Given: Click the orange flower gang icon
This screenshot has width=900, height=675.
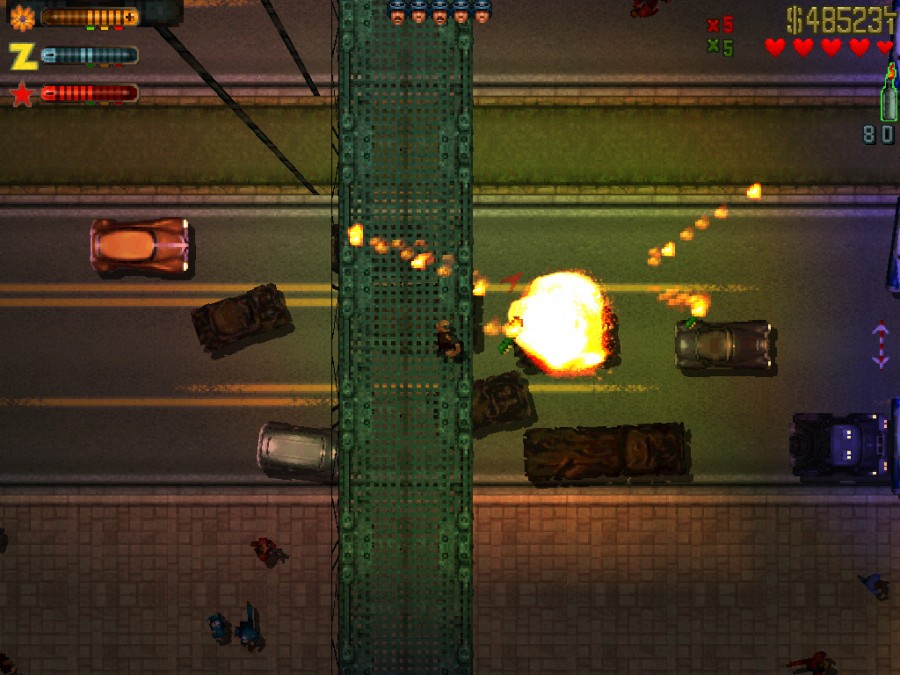Looking at the screenshot, I should click(22, 17).
